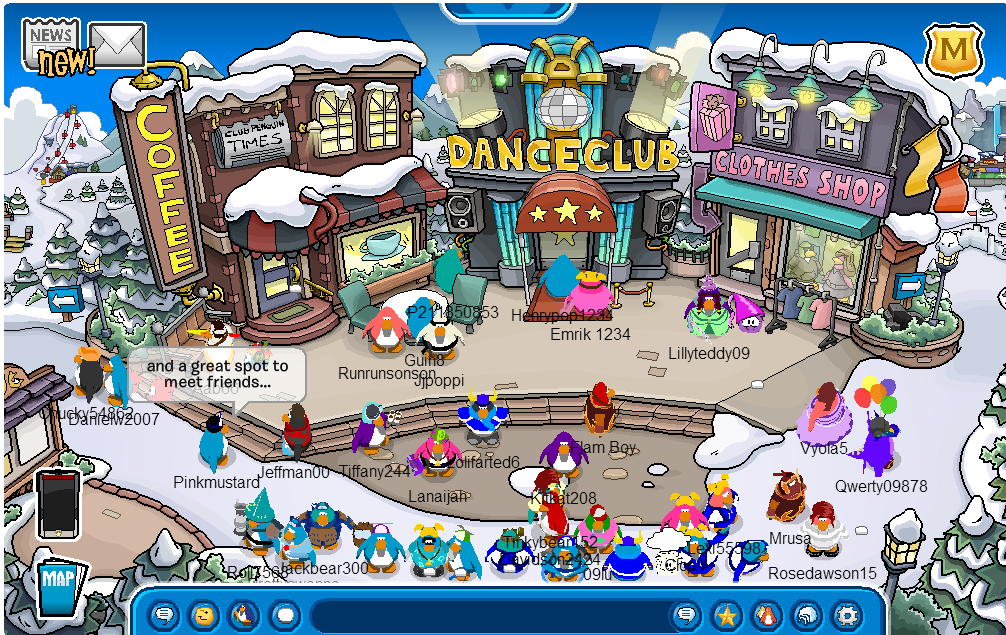1006x635 pixels.
Task: Open the waving penguin actions menu
Action: tap(244, 614)
